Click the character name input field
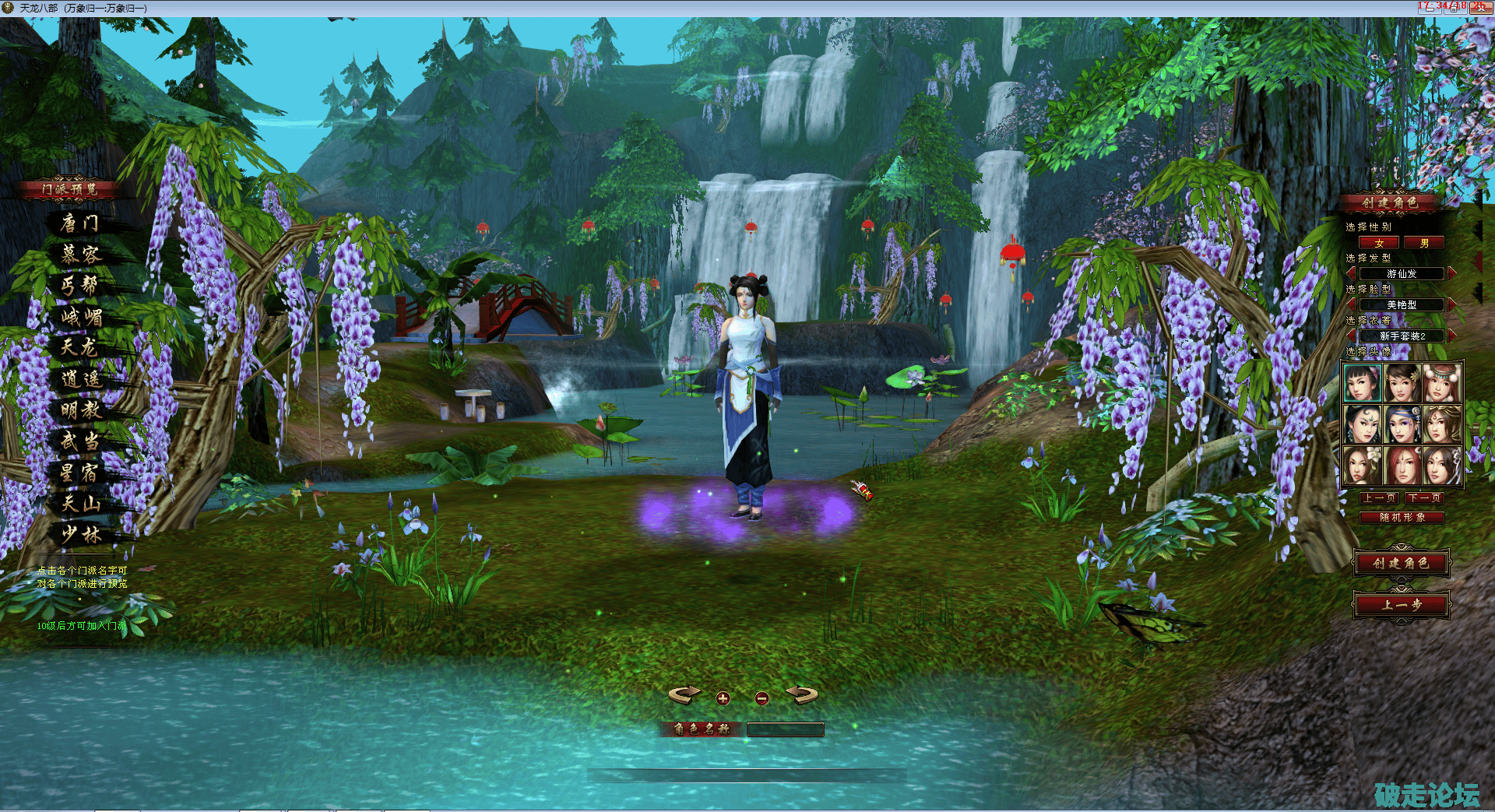The height and width of the screenshot is (812, 1495). pos(785,729)
